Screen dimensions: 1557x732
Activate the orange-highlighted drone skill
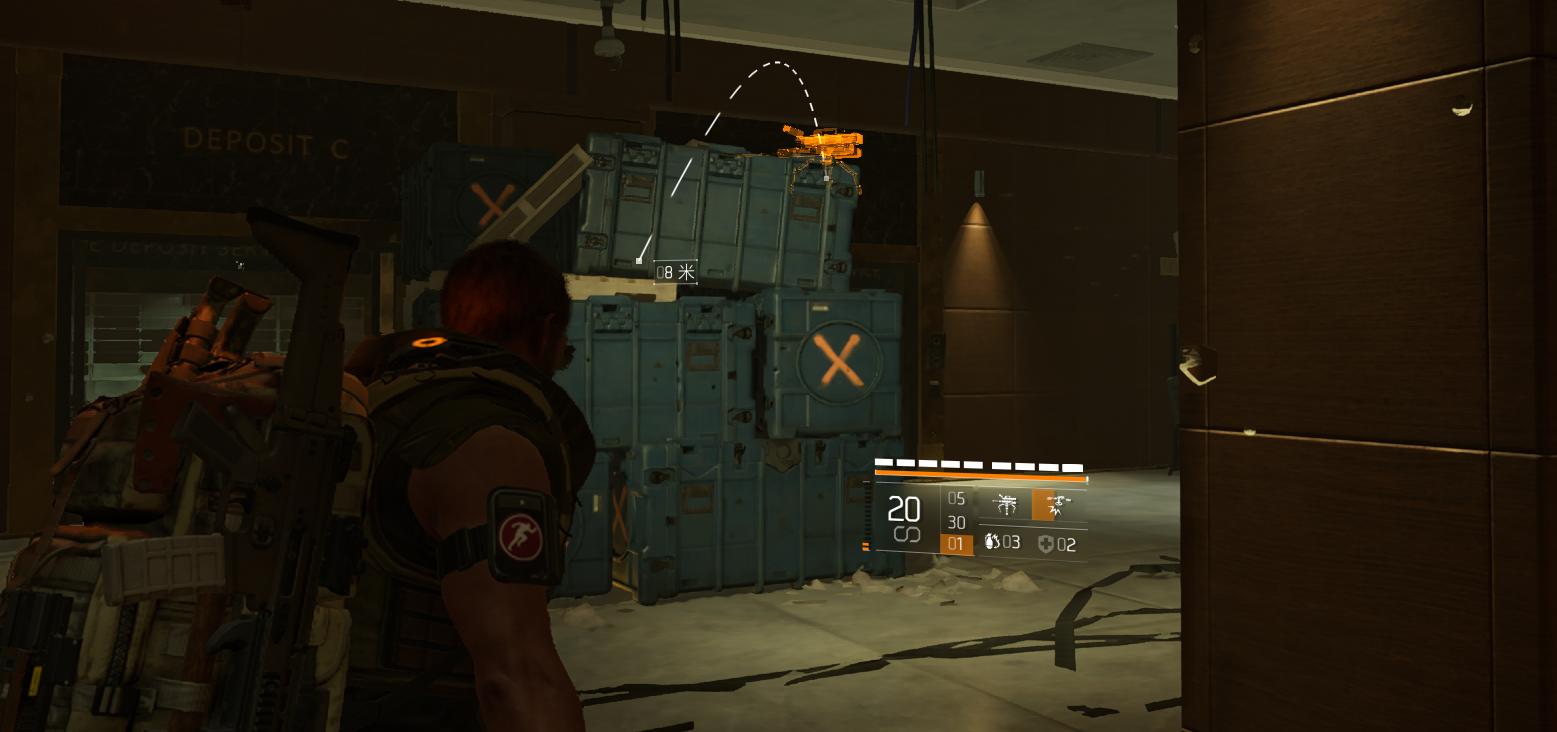click(1050, 505)
